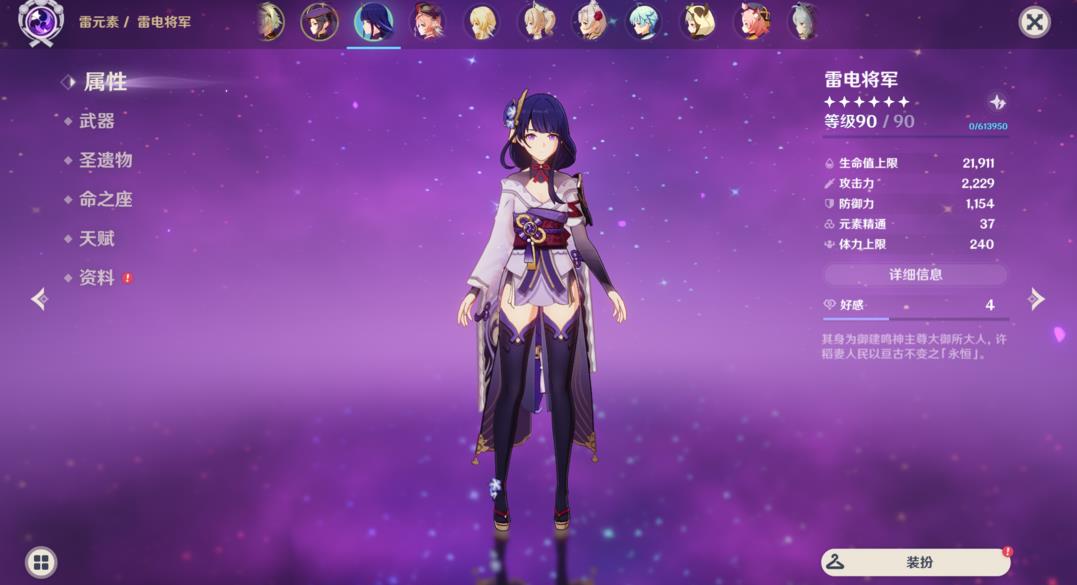Select the pink-haired character portrait

[752, 21]
